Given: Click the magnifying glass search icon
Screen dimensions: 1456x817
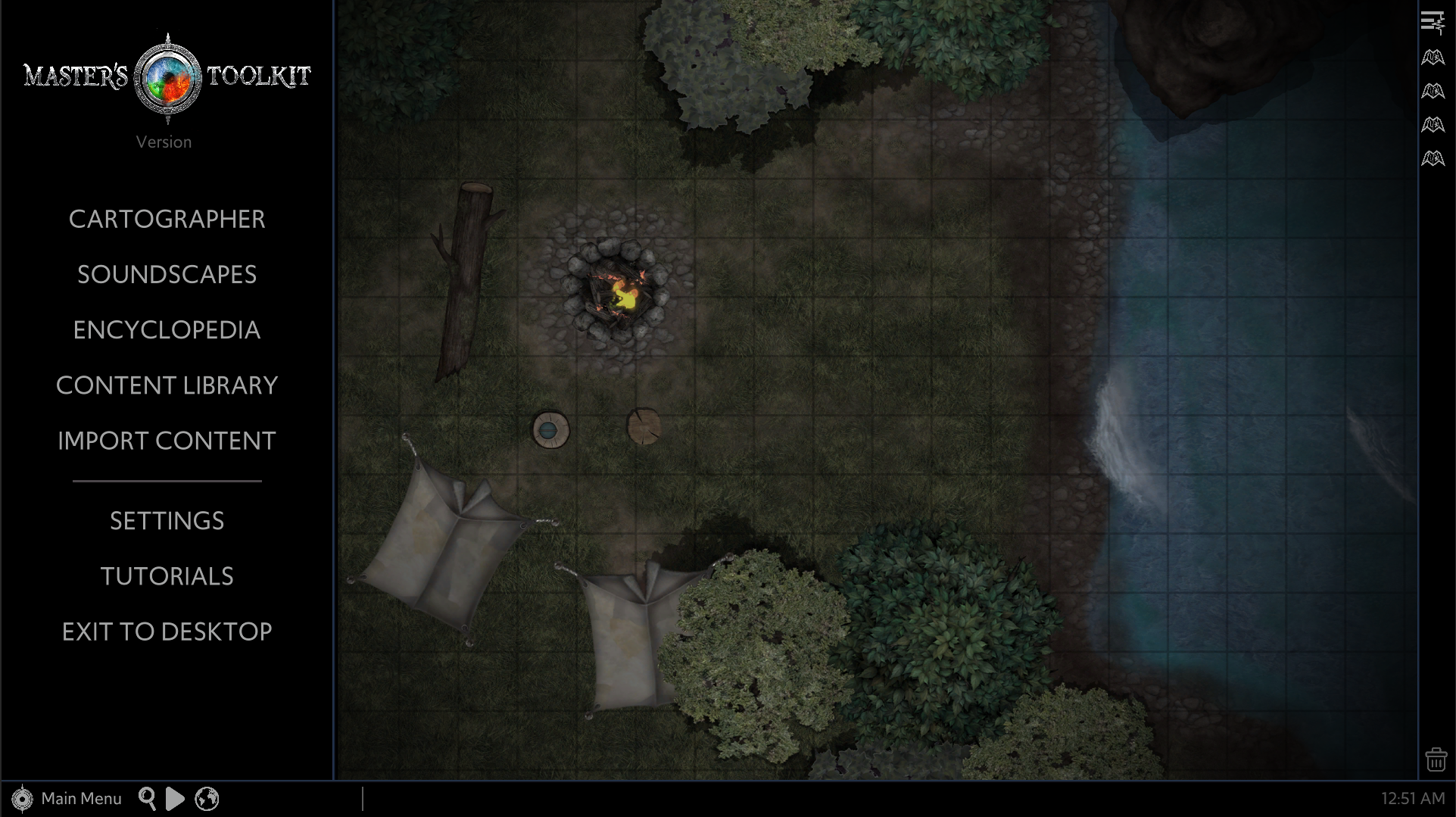Looking at the screenshot, I should [x=147, y=799].
